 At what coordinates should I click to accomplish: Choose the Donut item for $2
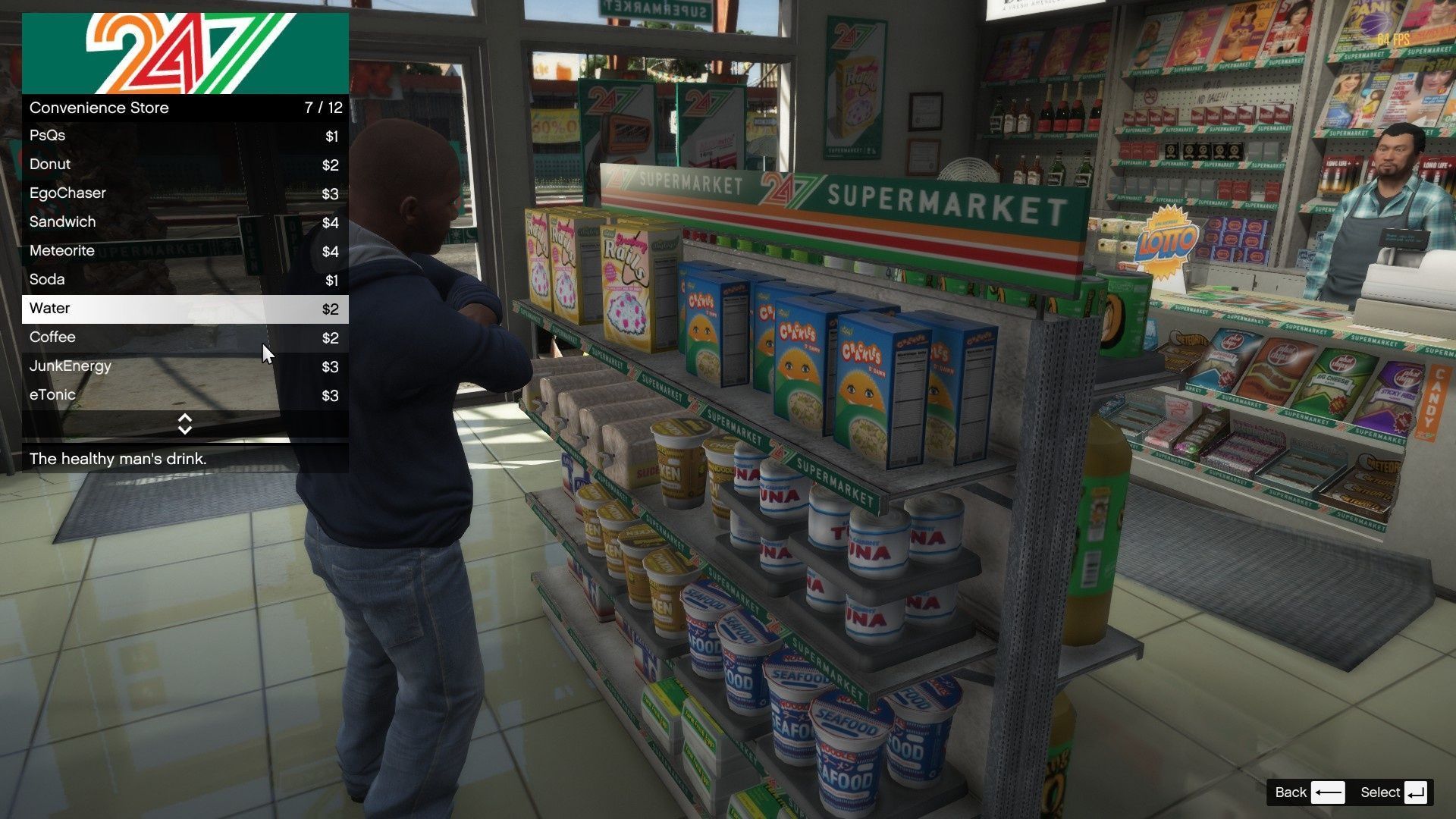click(x=184, y=165)
